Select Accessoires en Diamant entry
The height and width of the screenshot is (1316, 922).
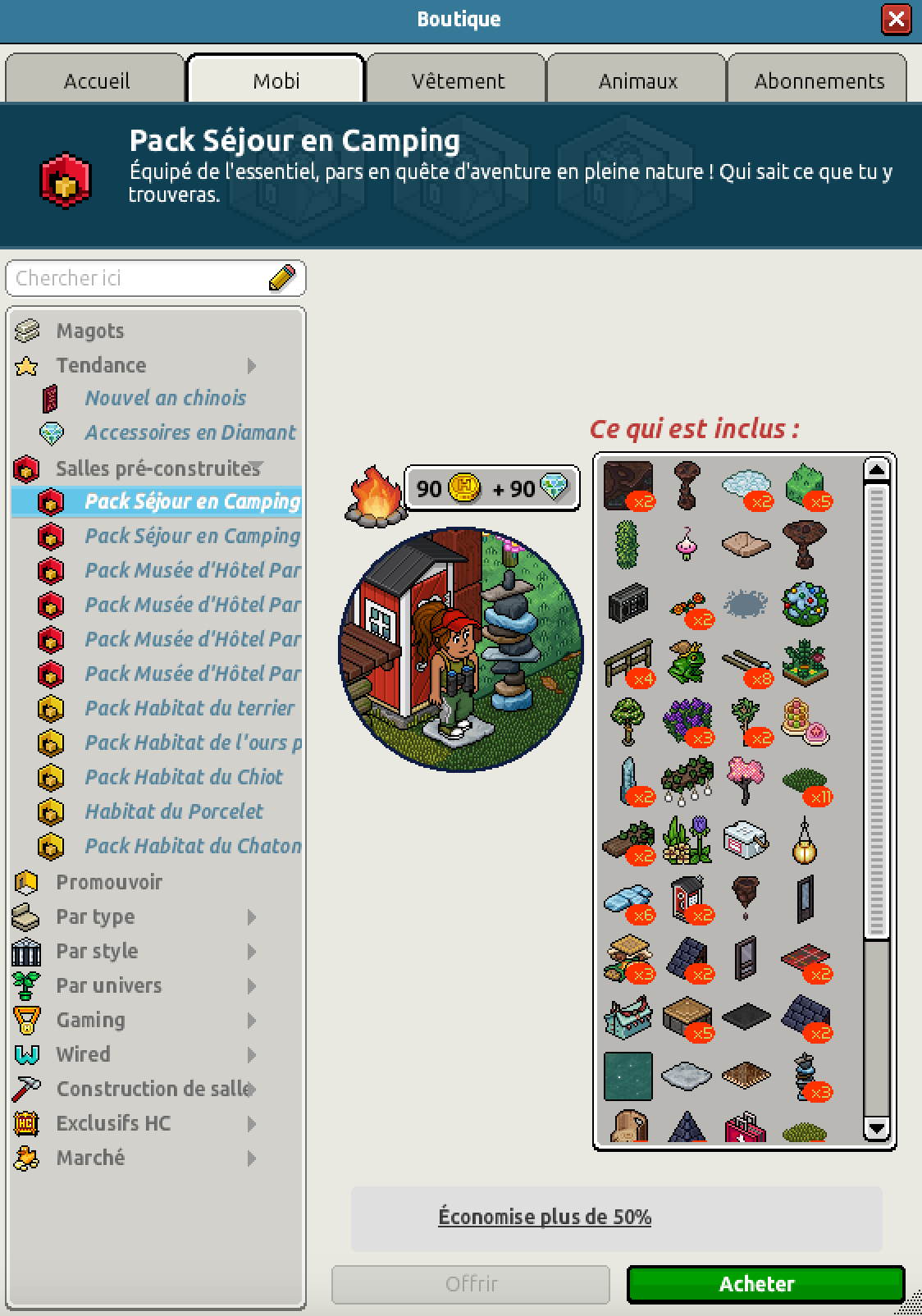click(x=189, y=432)
